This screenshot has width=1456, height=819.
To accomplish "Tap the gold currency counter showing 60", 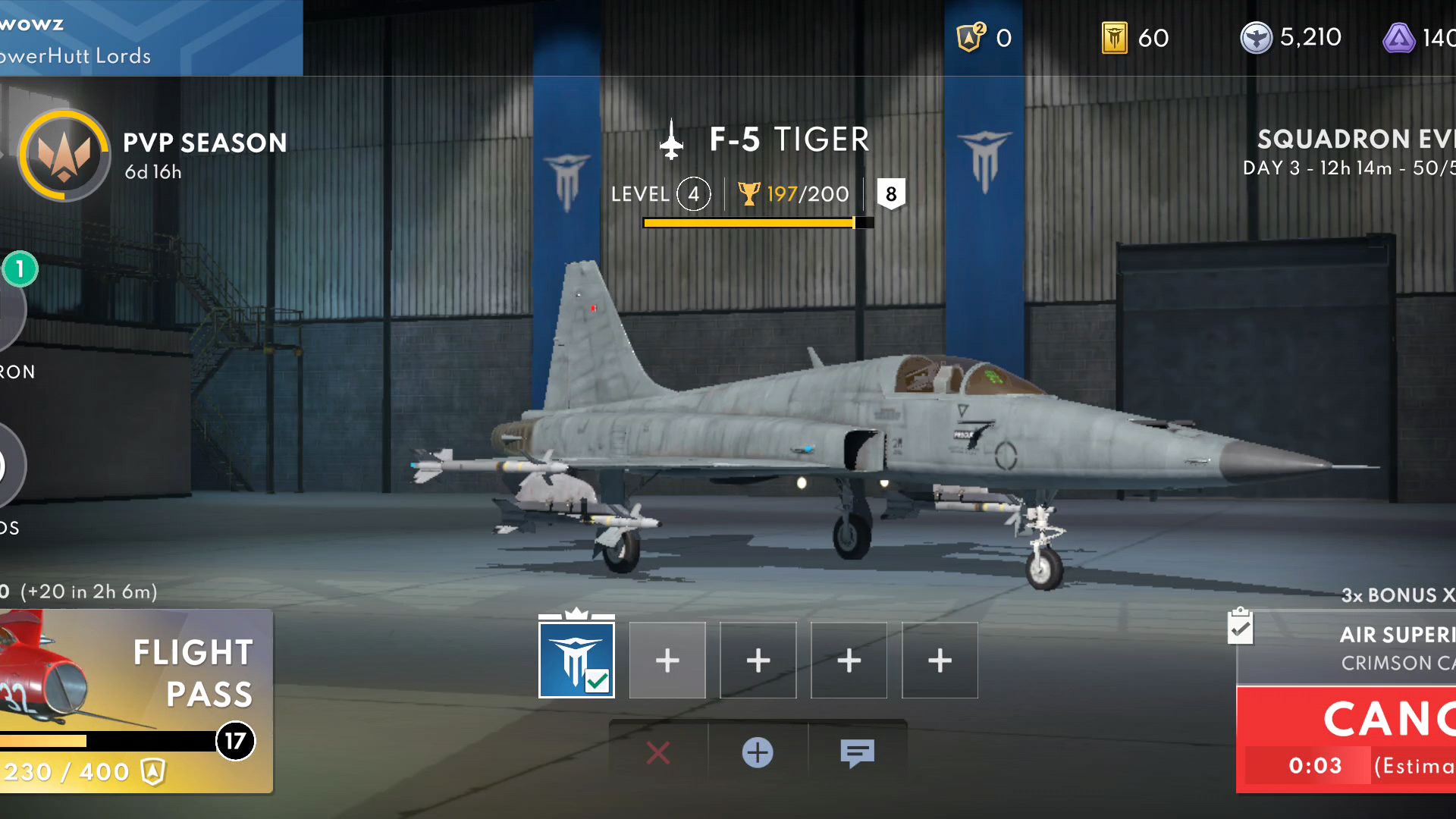I will 1135,38.
